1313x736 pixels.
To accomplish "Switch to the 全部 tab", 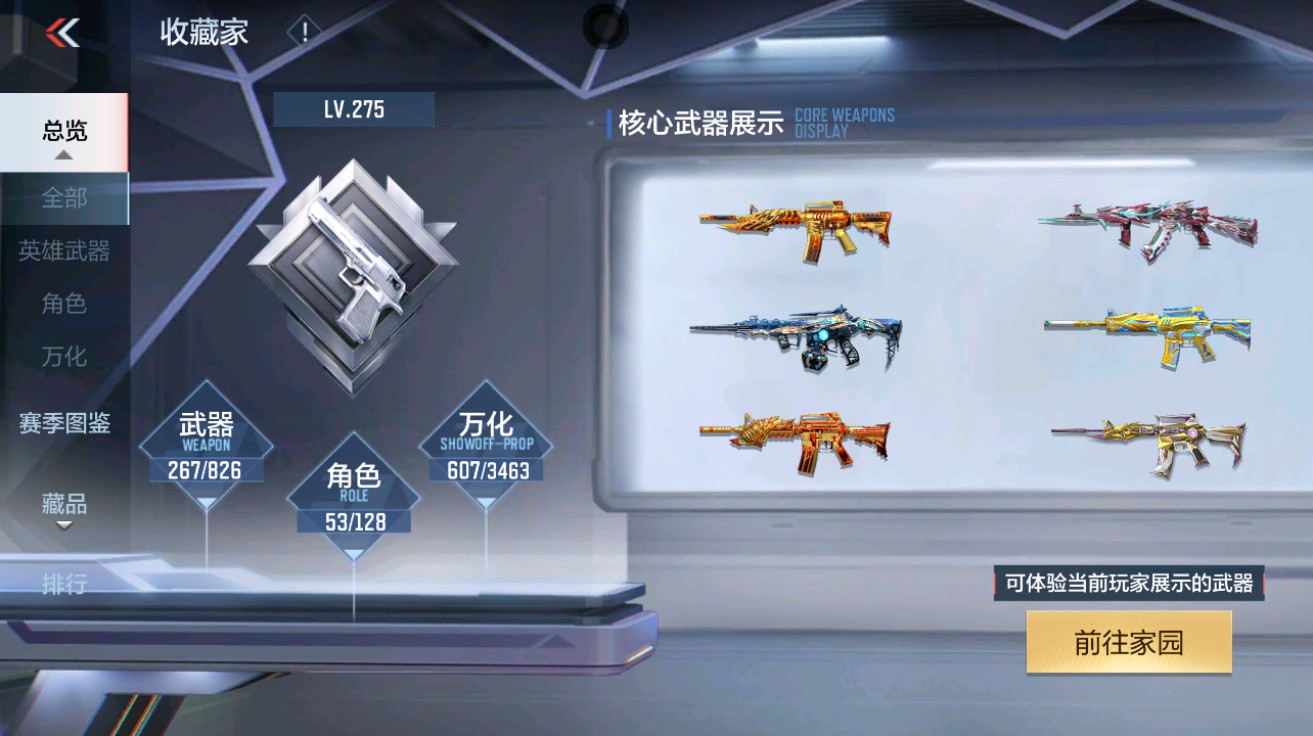I will [62, 199].
